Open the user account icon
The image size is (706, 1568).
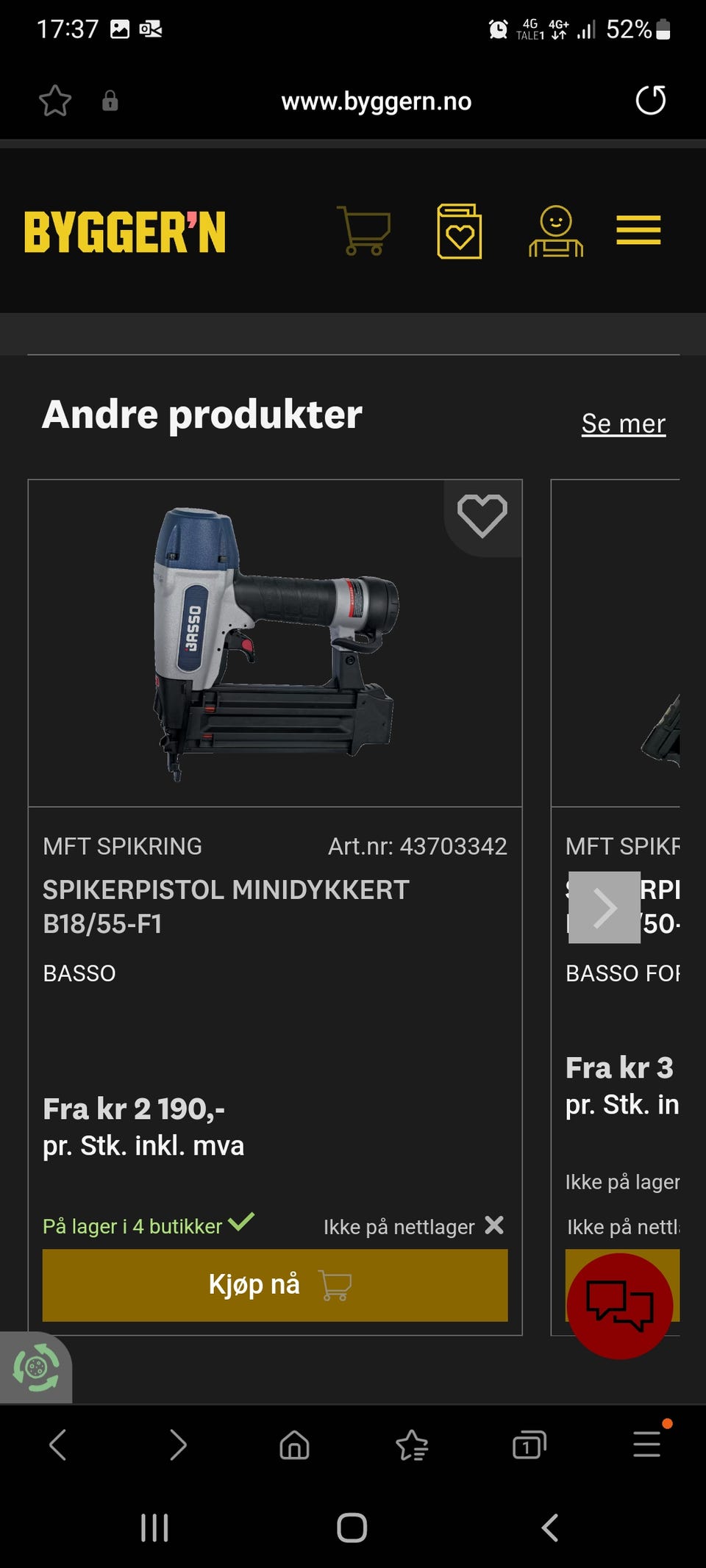coord(556,232)
